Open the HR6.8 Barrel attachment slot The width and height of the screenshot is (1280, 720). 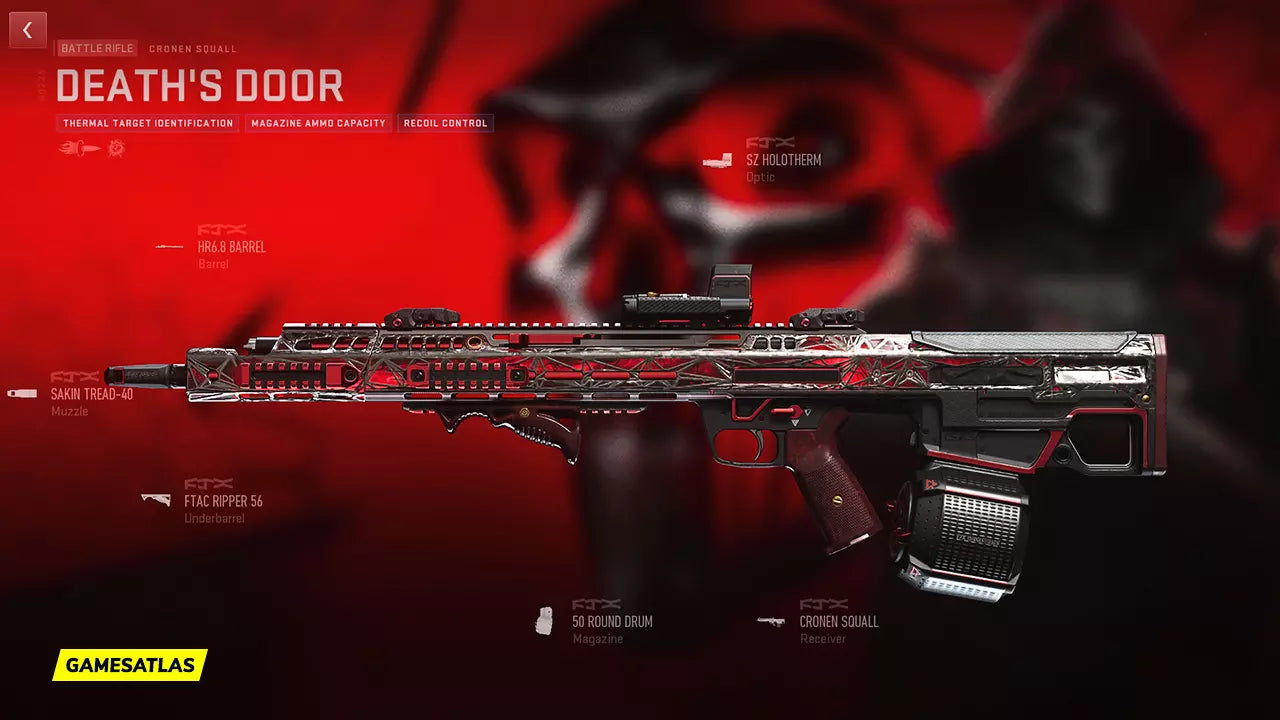coord(231,247)
